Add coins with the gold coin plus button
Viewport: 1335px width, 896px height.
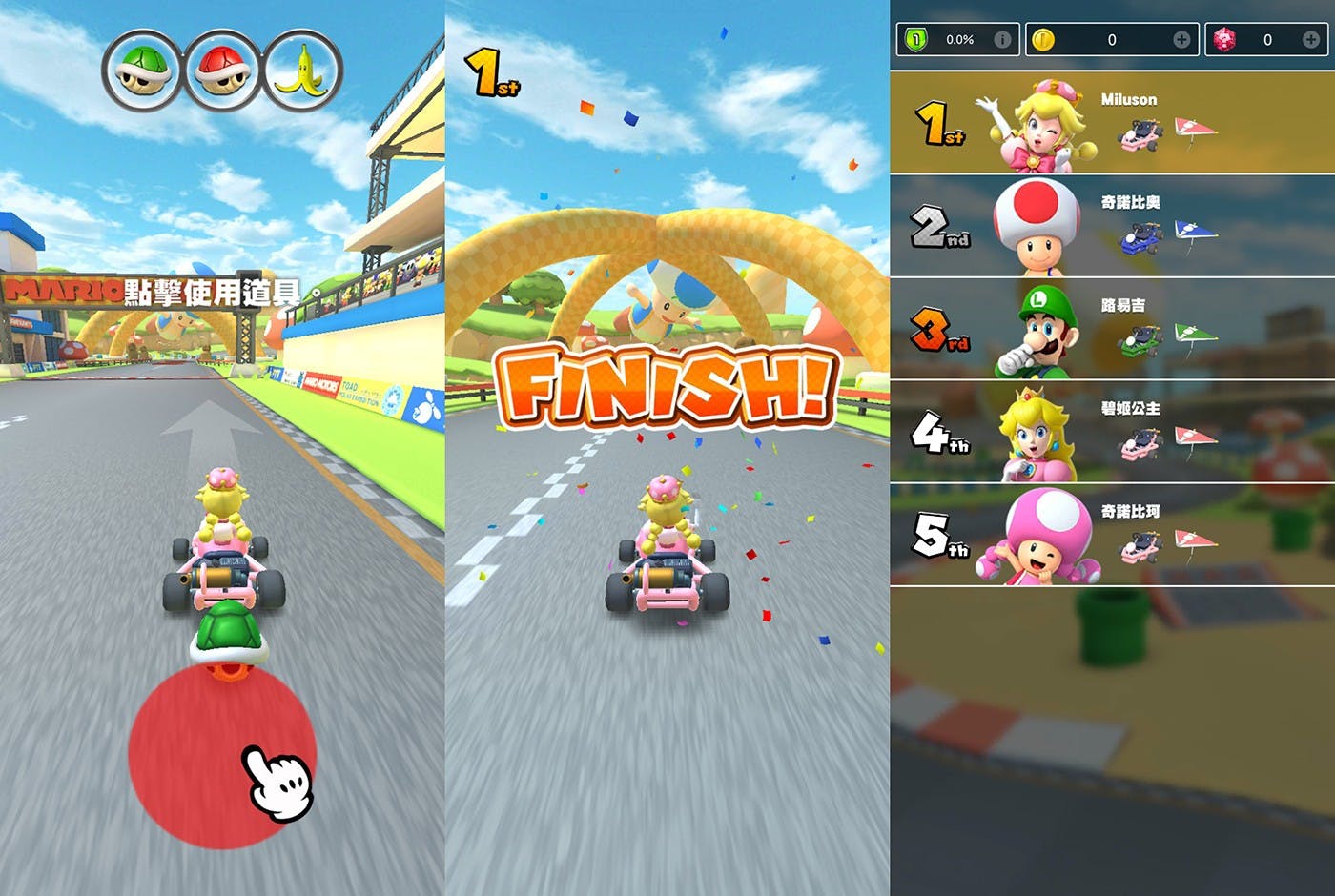(1181, 39)
